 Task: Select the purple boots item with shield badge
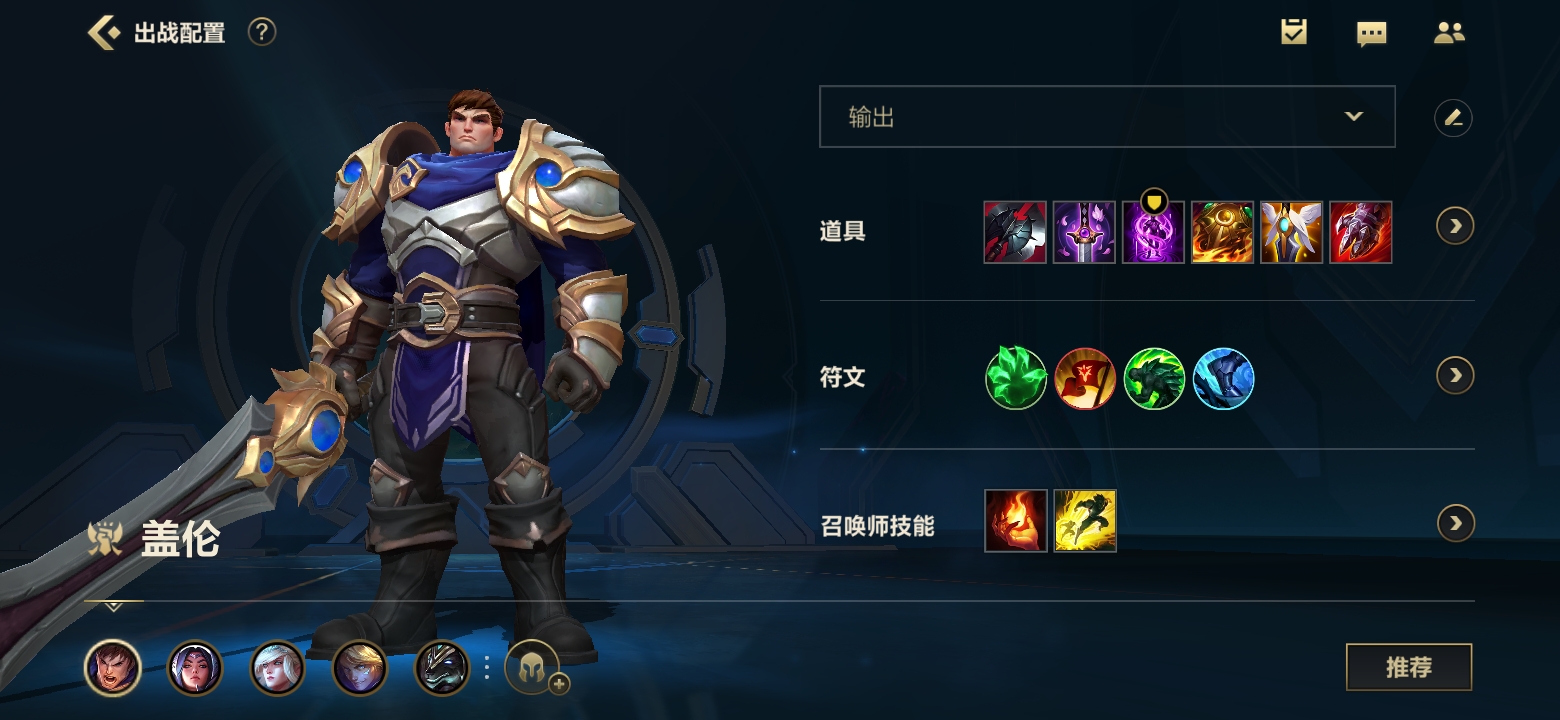[x=1153, y=232]
